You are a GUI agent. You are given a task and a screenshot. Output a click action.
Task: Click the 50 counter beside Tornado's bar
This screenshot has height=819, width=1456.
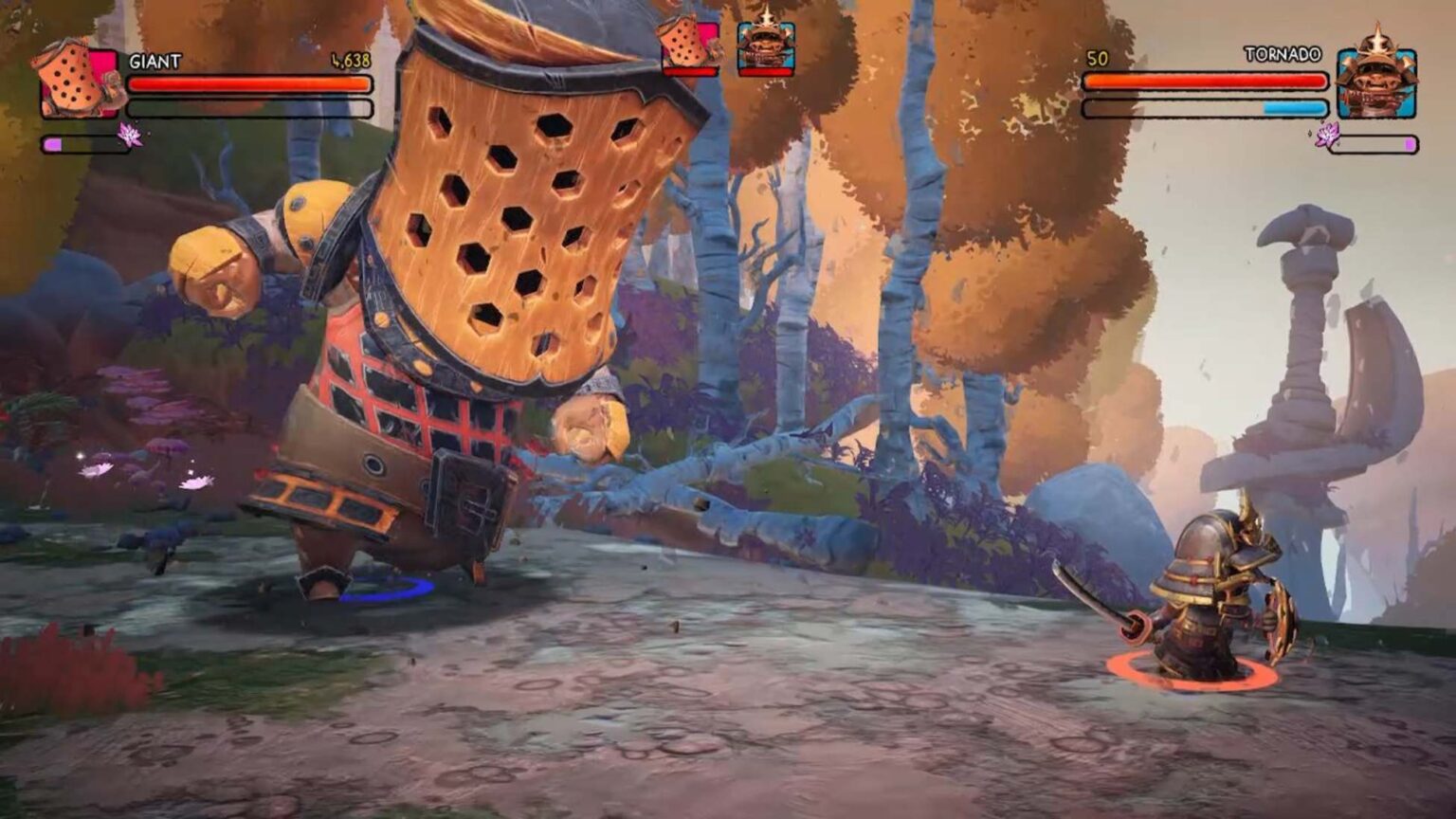click(x=1096, y=59)
